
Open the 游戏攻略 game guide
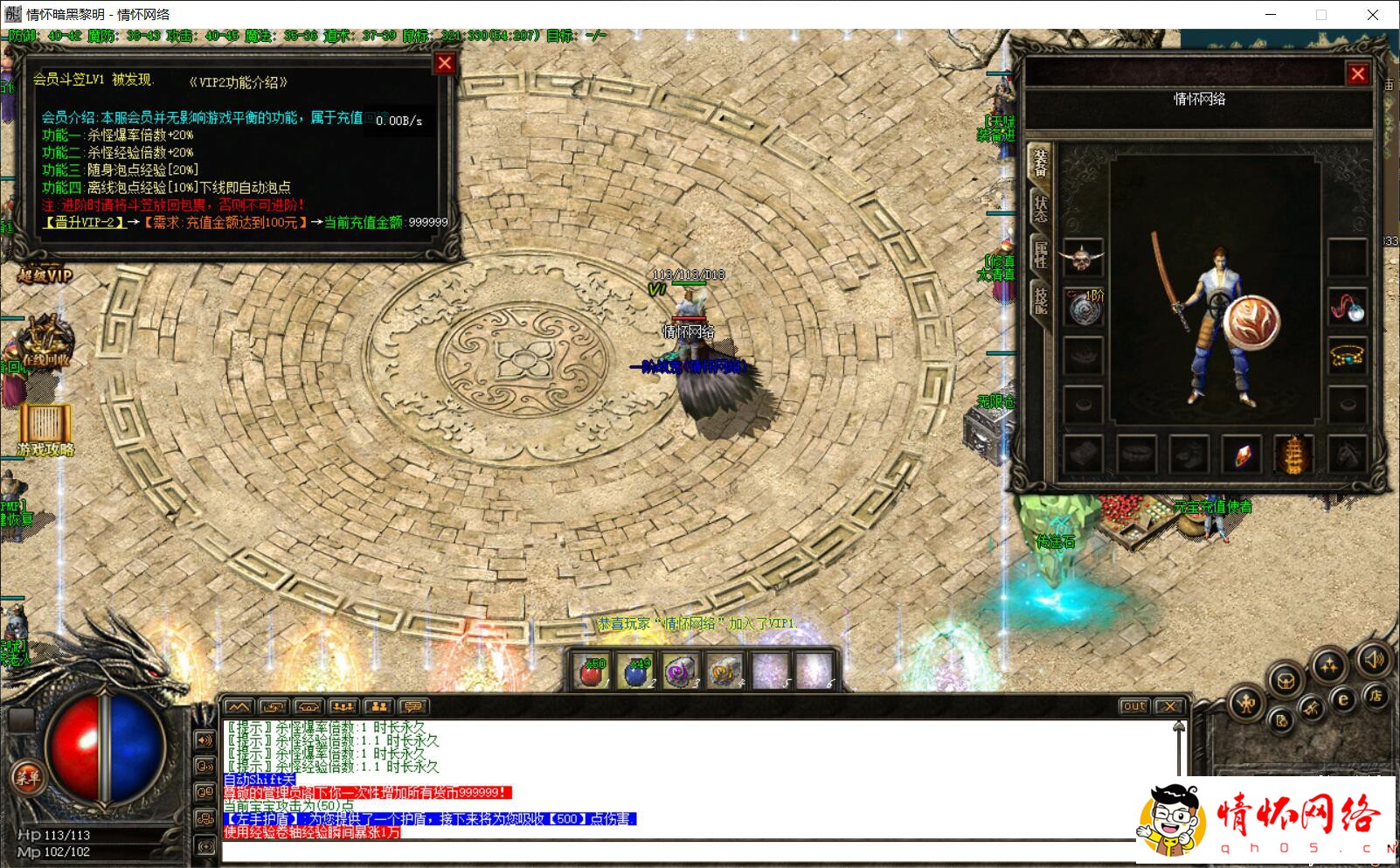(45, 430)
